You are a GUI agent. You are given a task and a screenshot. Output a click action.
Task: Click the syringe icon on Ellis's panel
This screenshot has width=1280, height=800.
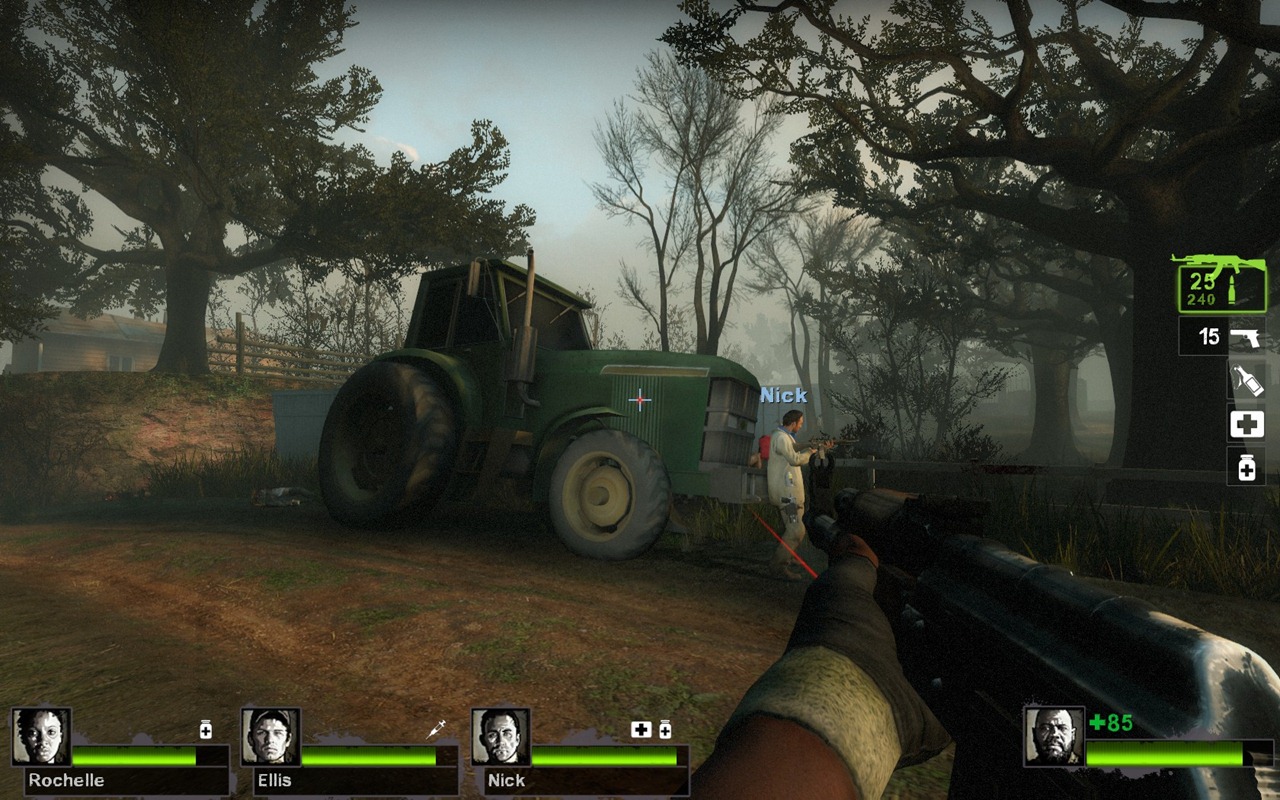[x=436, y=730]
